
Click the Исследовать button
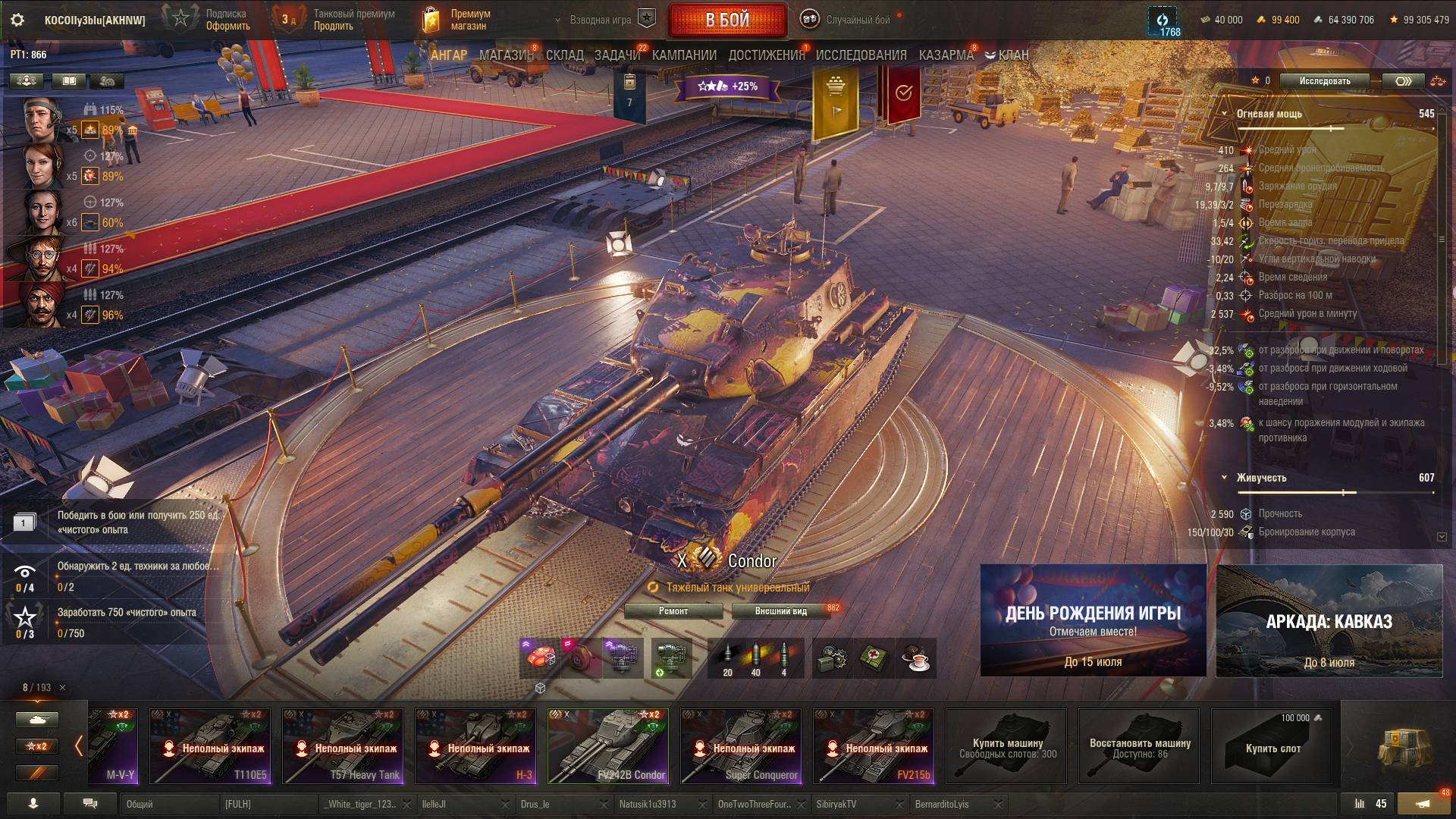[1324, 81]
